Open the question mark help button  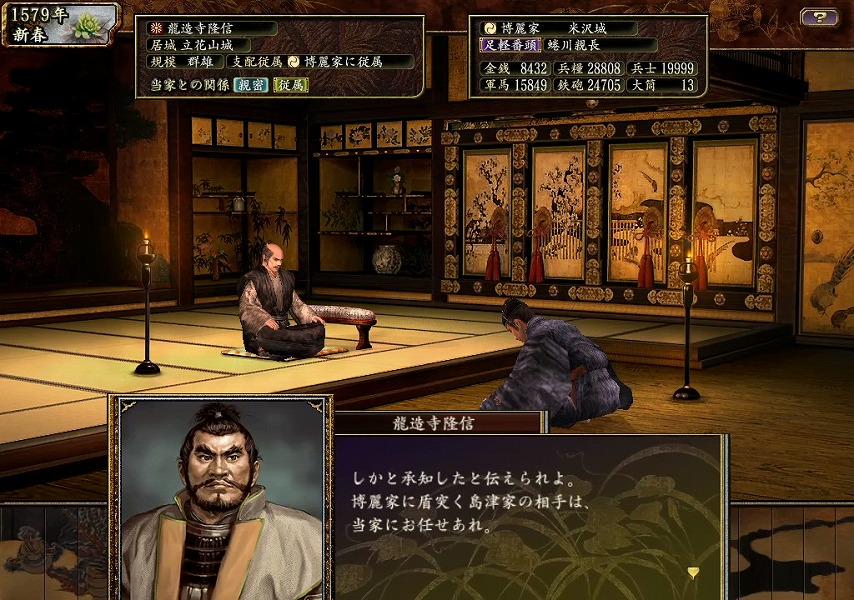coord(819,17)
